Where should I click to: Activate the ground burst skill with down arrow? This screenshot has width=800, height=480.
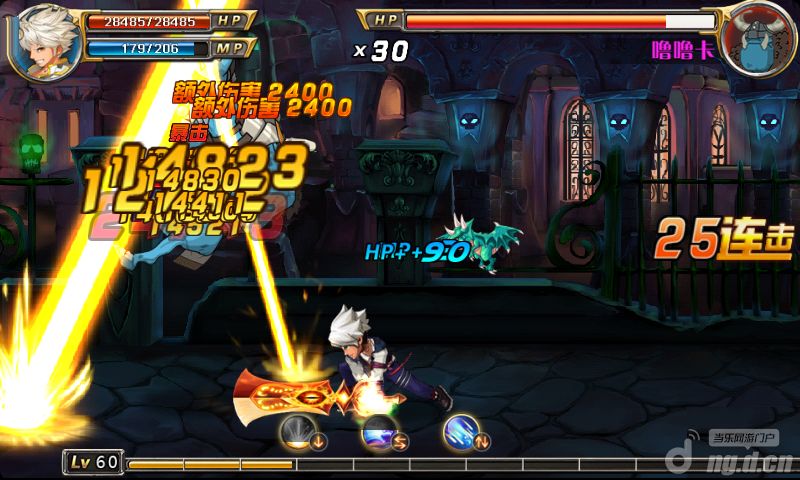click(298, 432)
